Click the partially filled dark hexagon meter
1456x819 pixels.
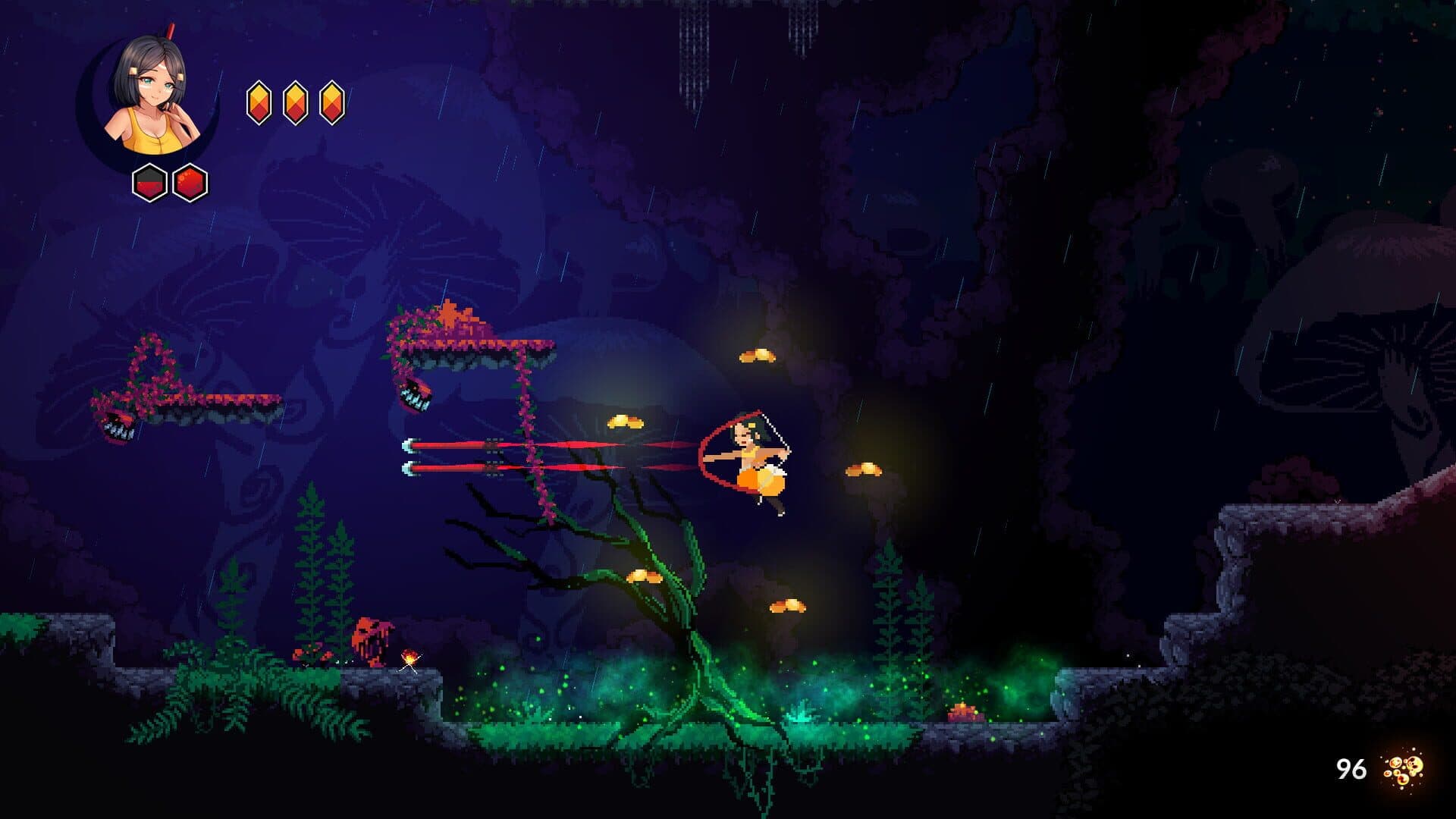pyautogui.click(x=151, y=182)
